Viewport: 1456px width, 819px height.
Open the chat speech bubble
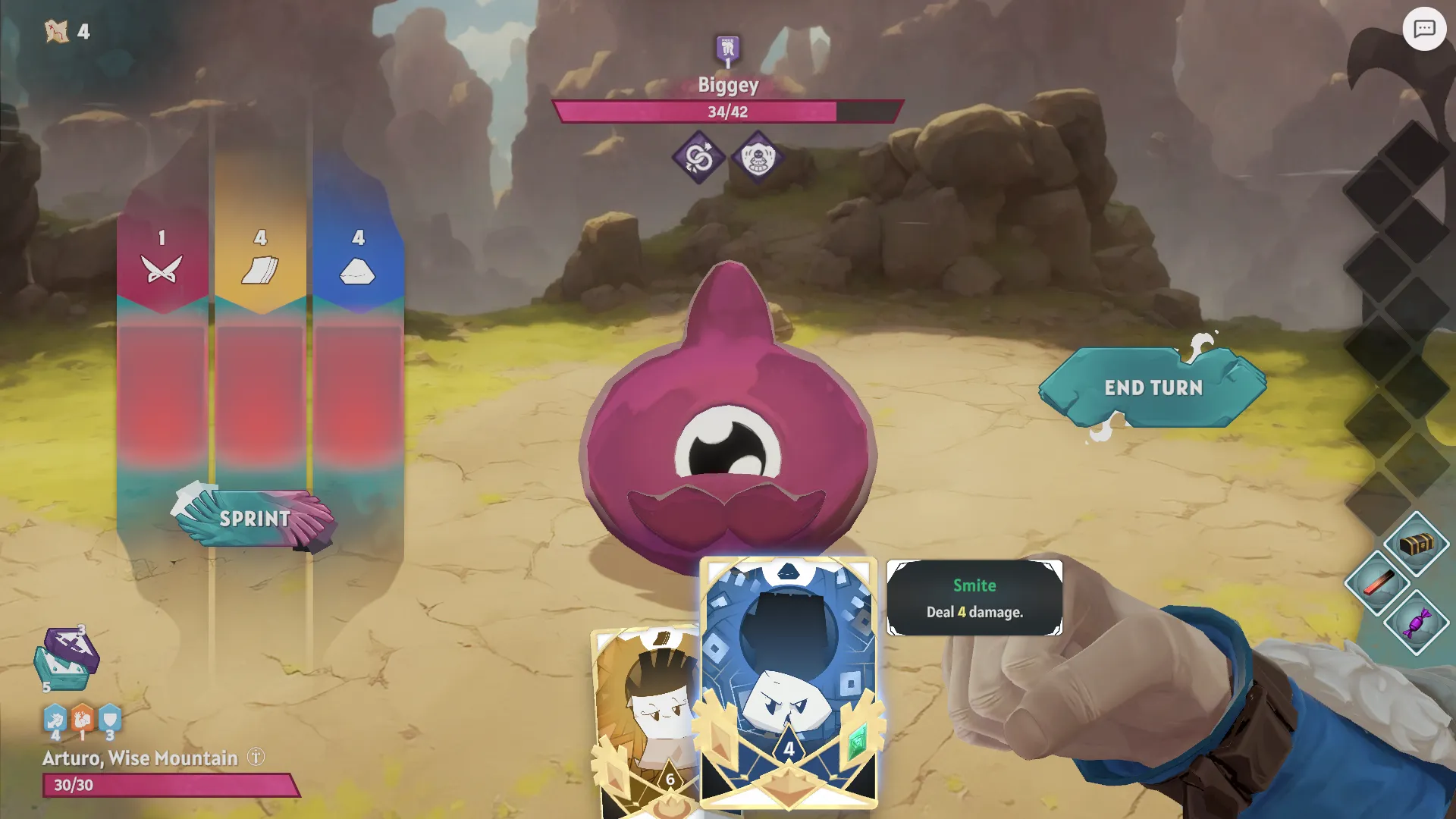click(1424, 29)
